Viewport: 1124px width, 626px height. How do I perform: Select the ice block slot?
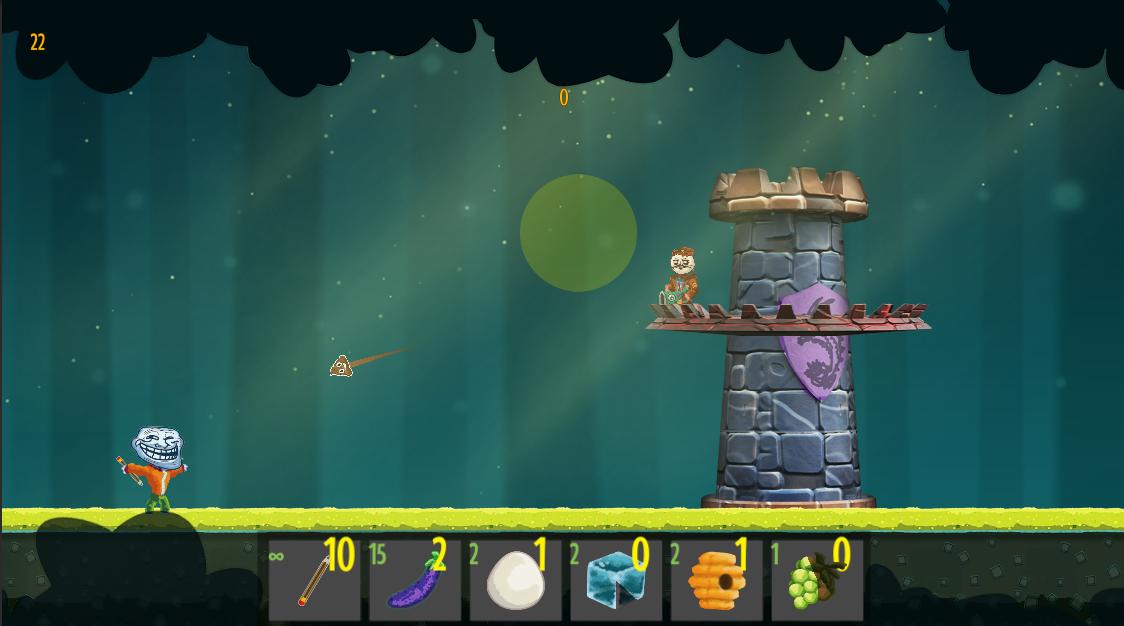(616, 580)
